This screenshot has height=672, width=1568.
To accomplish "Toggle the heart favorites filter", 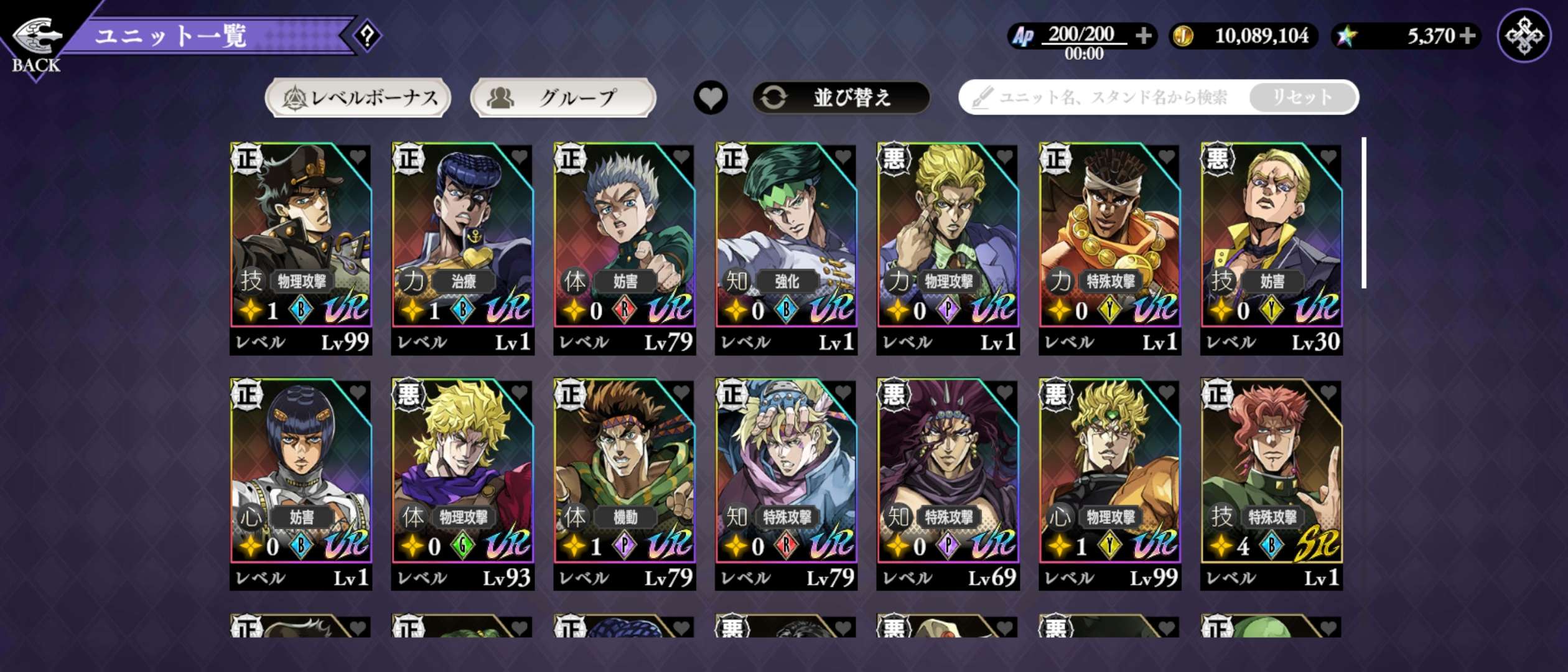I will (x=711, y=98).
